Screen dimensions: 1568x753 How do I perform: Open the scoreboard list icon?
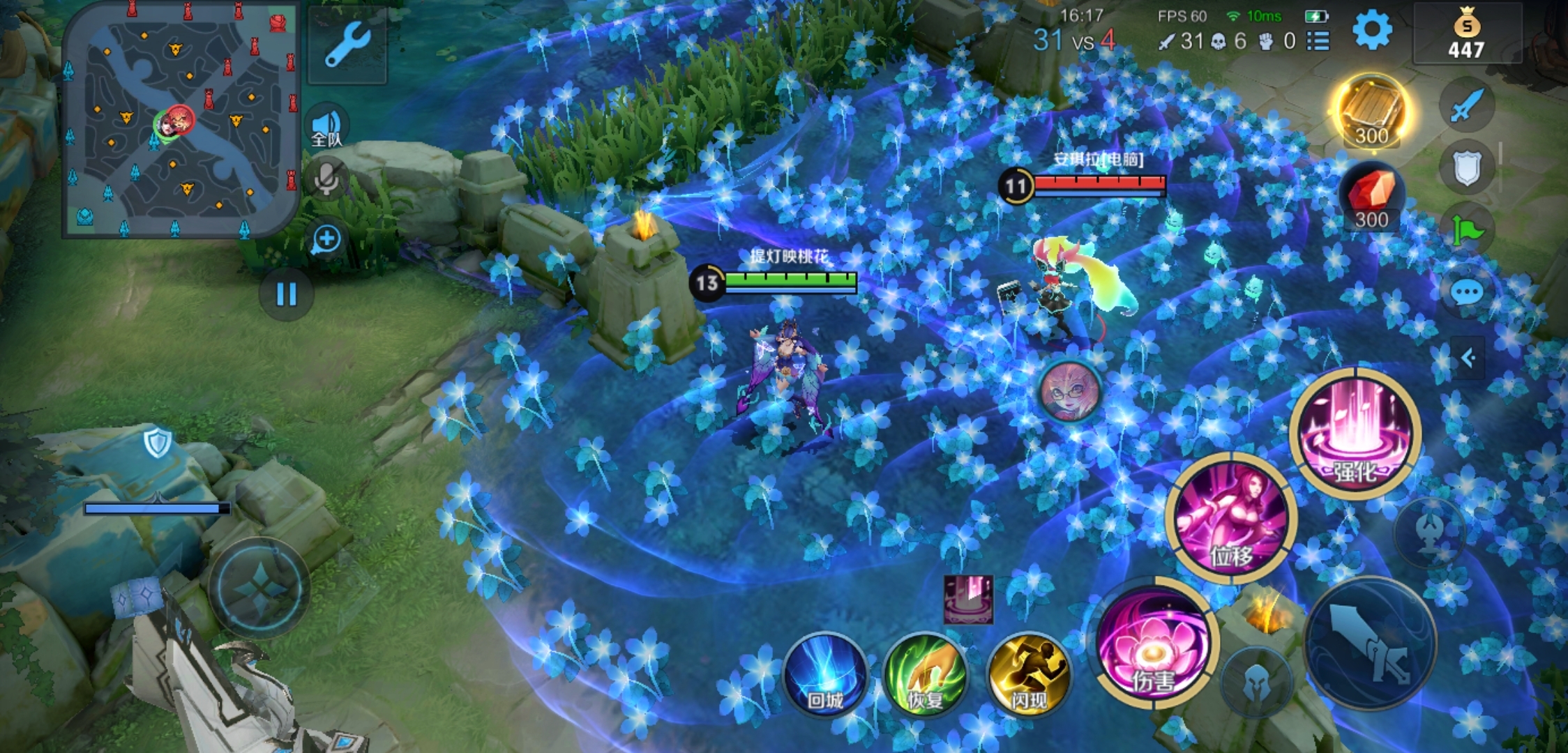(1318, 41)
